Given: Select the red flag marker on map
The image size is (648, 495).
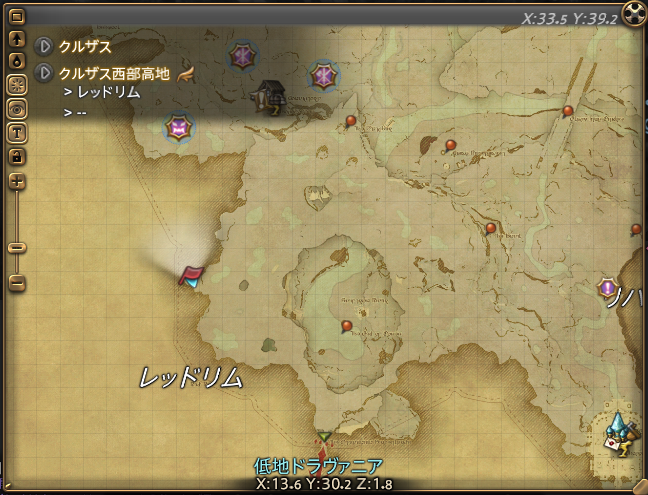Looking at the screenshot, I should point(190,274).
